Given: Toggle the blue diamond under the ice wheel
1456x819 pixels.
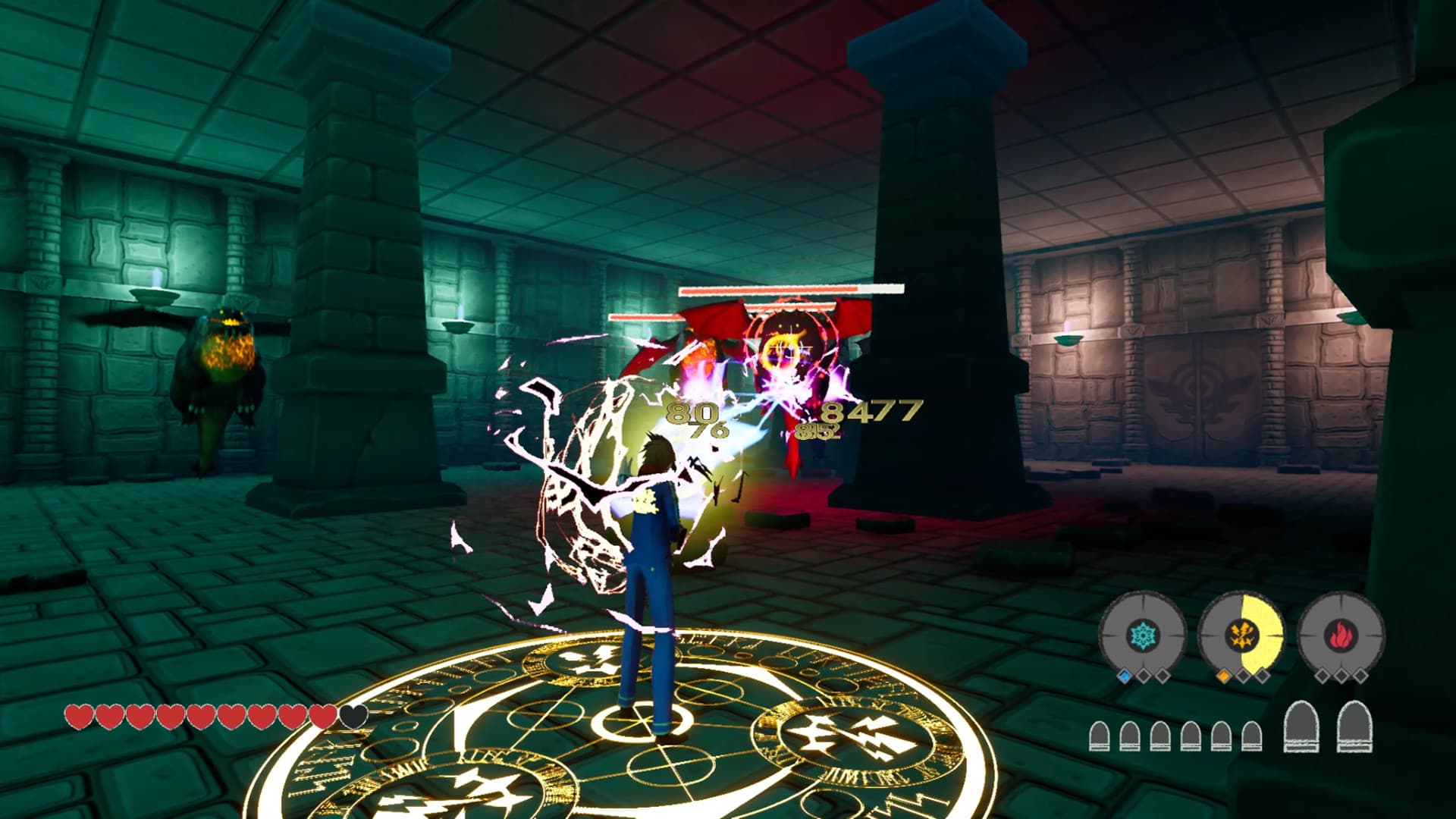Looking at the screenshot, I should (1124, 676).
